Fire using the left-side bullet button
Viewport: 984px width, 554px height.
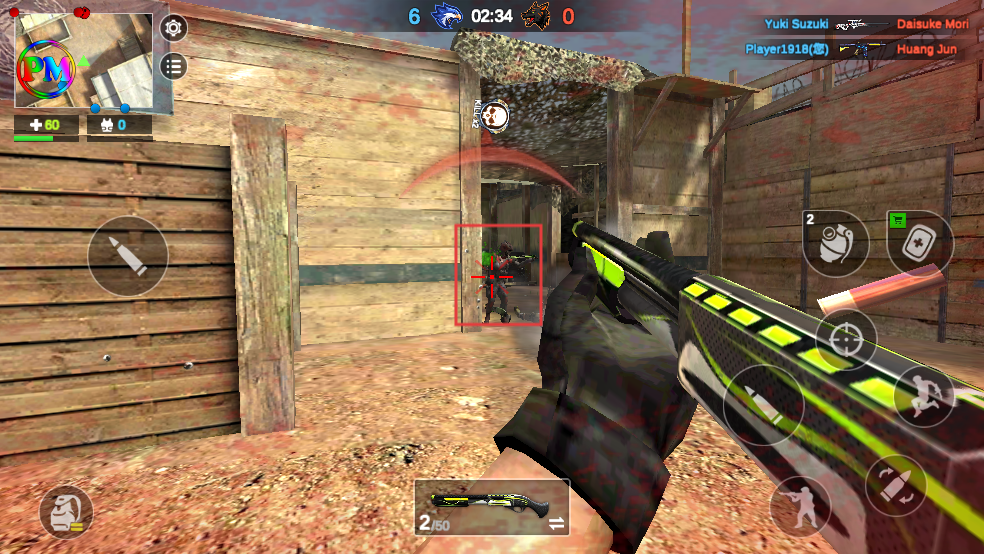point(127,256)
